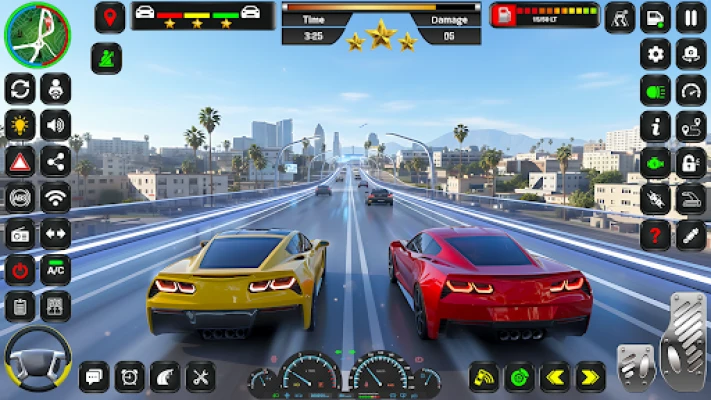Activate the hazard warning triangle
711x400 pixels.
pyautogui.click(x=19, y=161)
